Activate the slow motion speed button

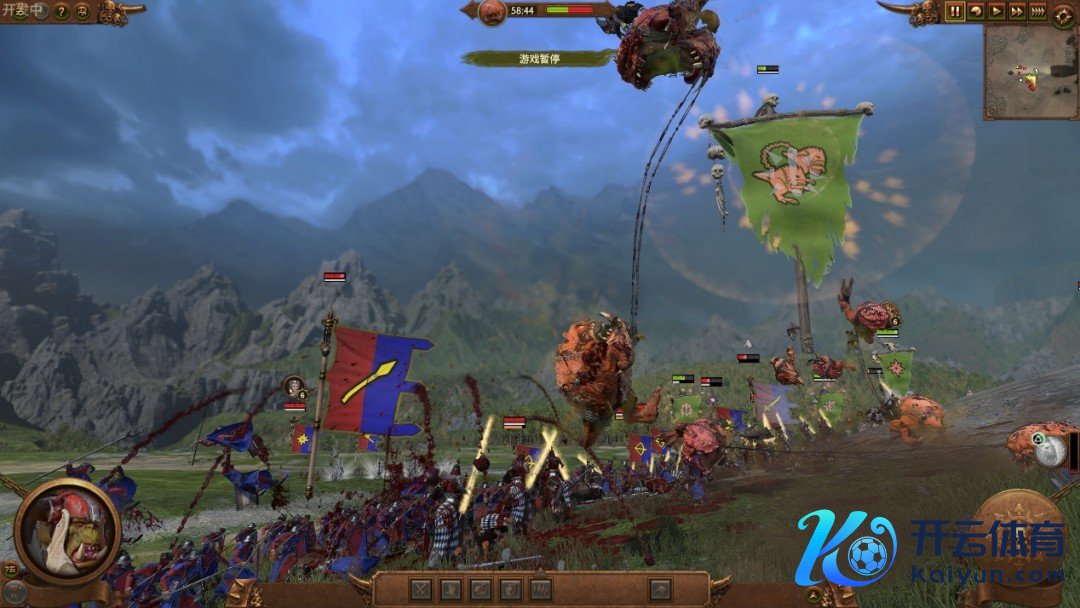(x=977, y=12)
